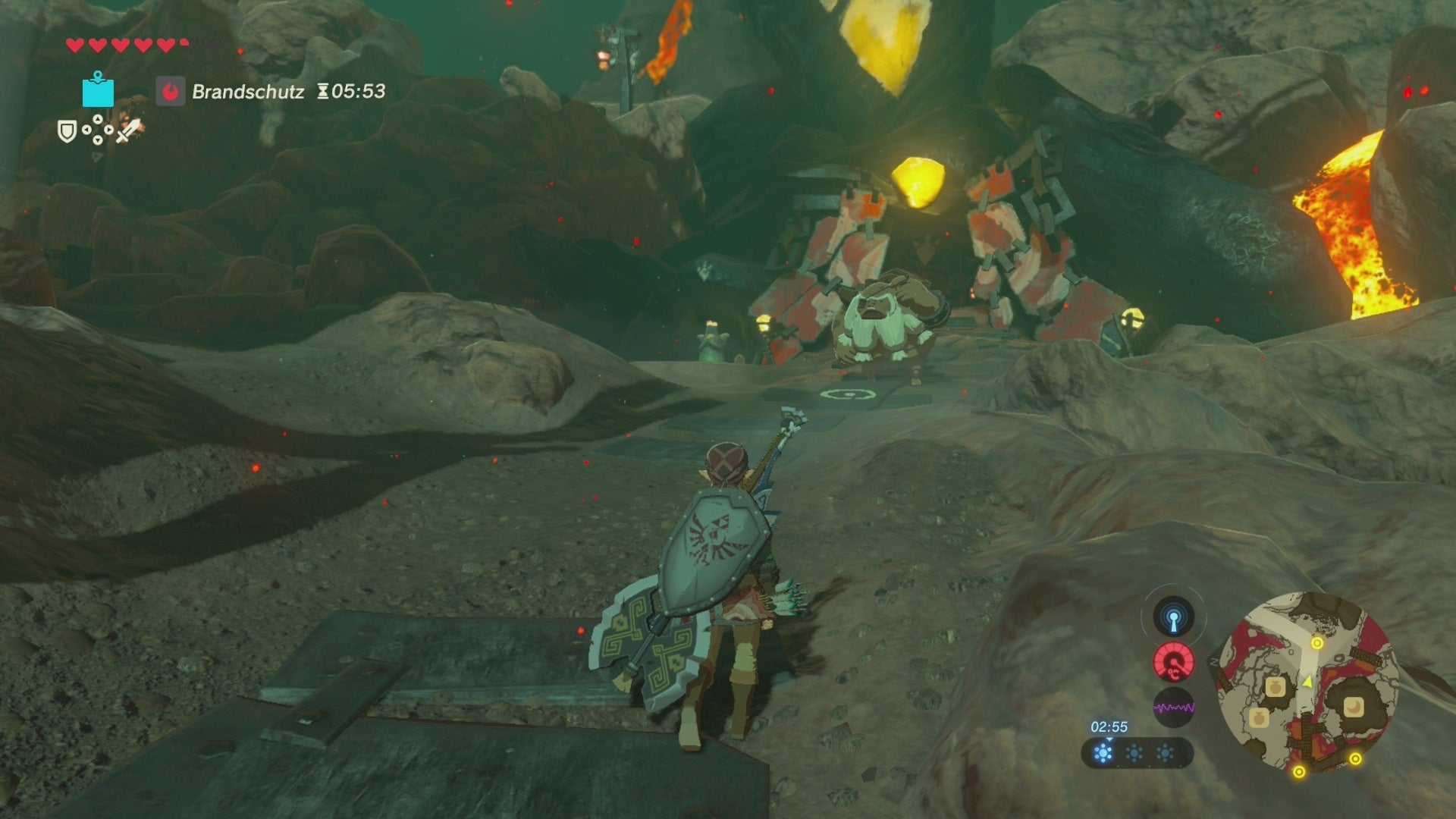This screenshot has width=1456, height=819.
Task: Select the blue Sheikah Slate icon
Action: click(x=98, y=93)
